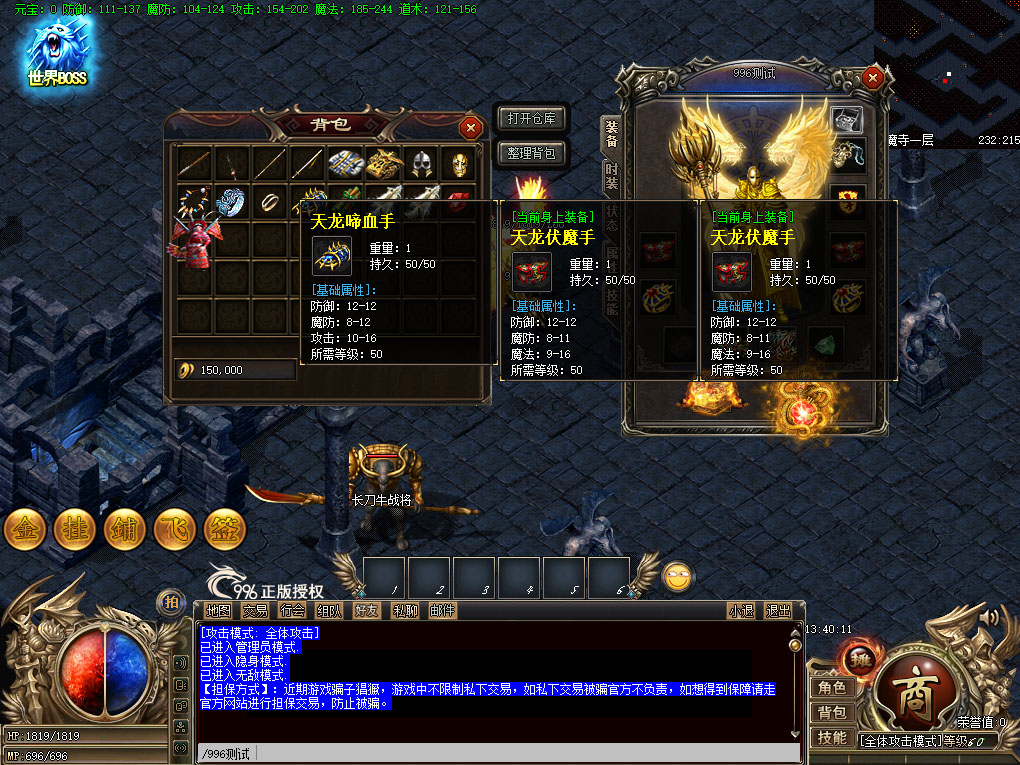Pick the silver helmet in the bag
Viewport: 1020px width, 765px height.
(x=419, y=164)
